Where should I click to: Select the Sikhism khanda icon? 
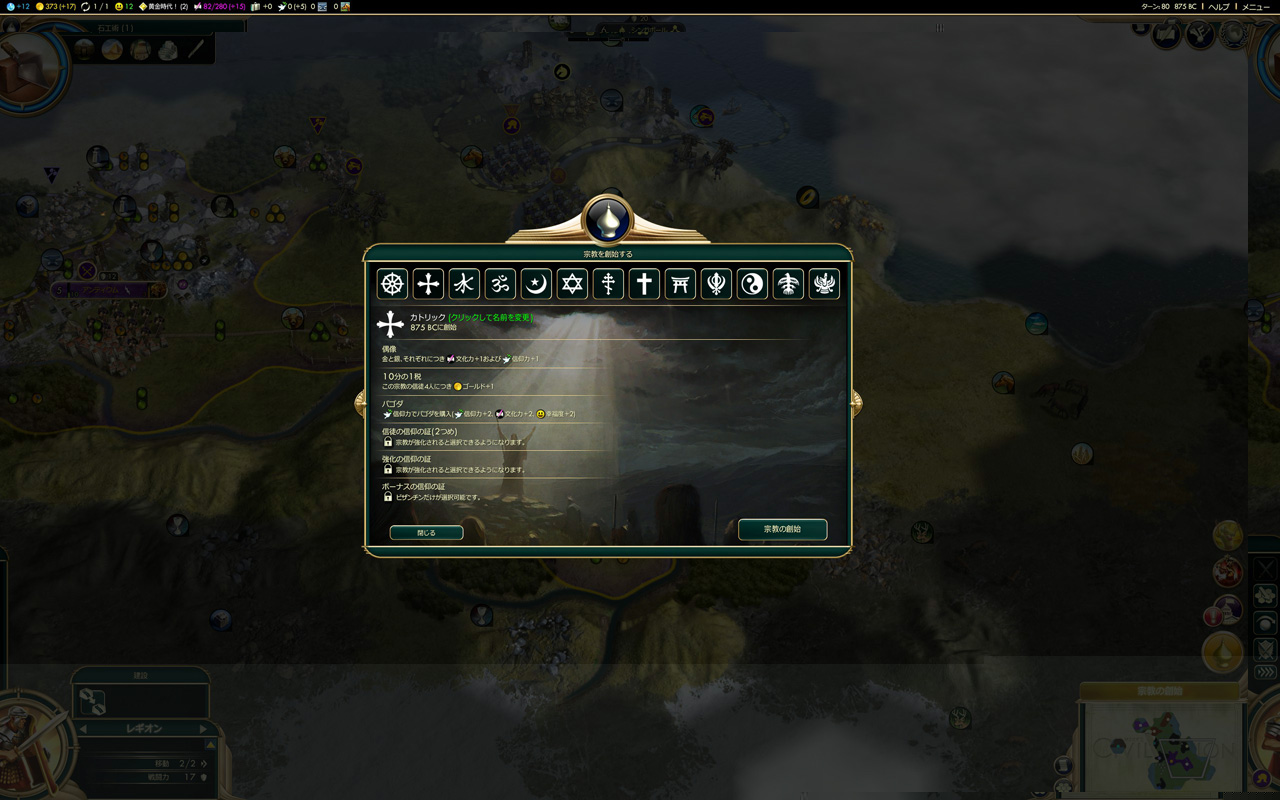[x=716, y=284]
